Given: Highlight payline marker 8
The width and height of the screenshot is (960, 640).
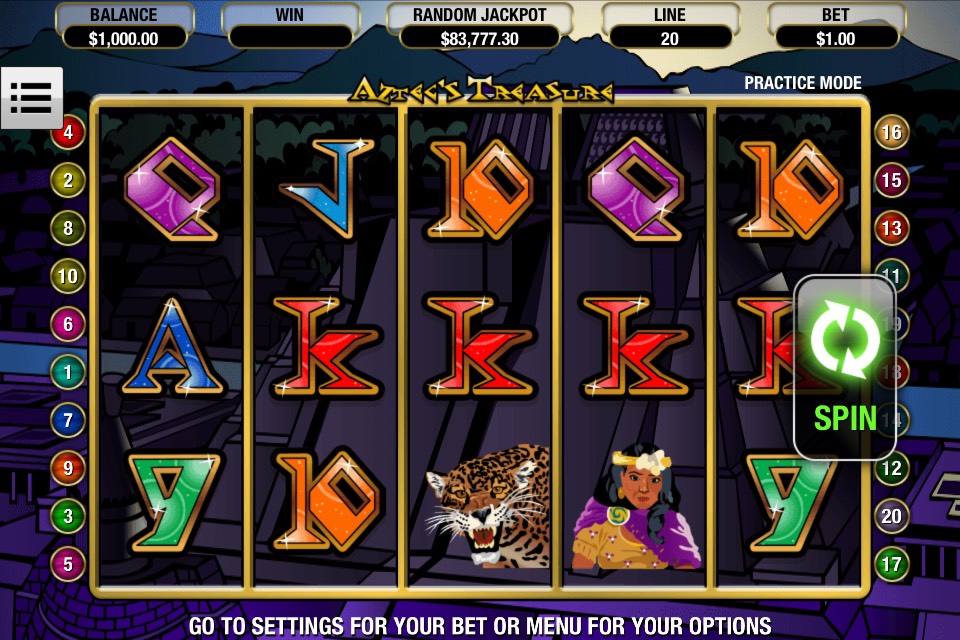Looking at the screenshot, I should (68, 228).
